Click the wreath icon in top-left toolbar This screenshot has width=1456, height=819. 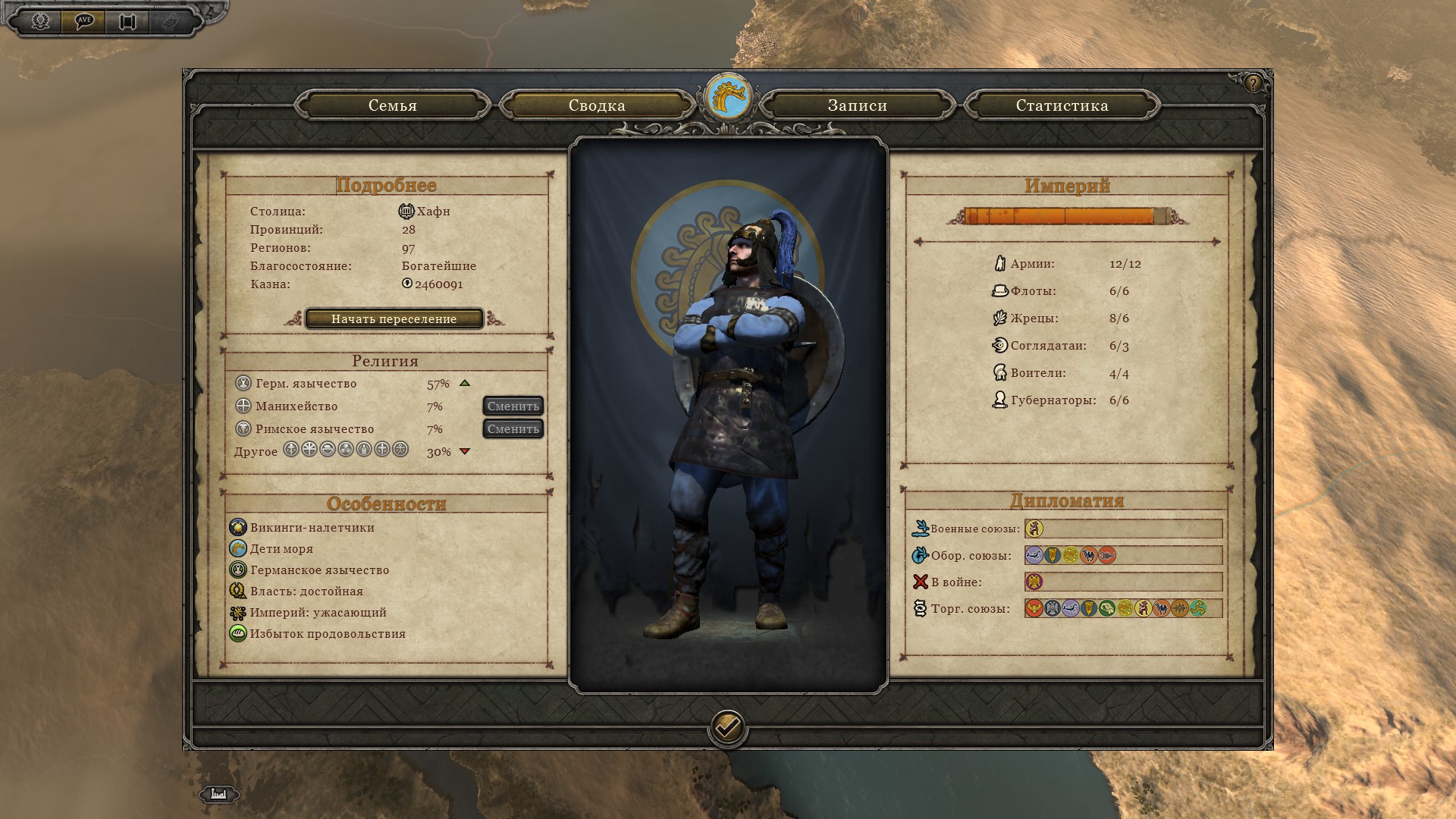40,20
